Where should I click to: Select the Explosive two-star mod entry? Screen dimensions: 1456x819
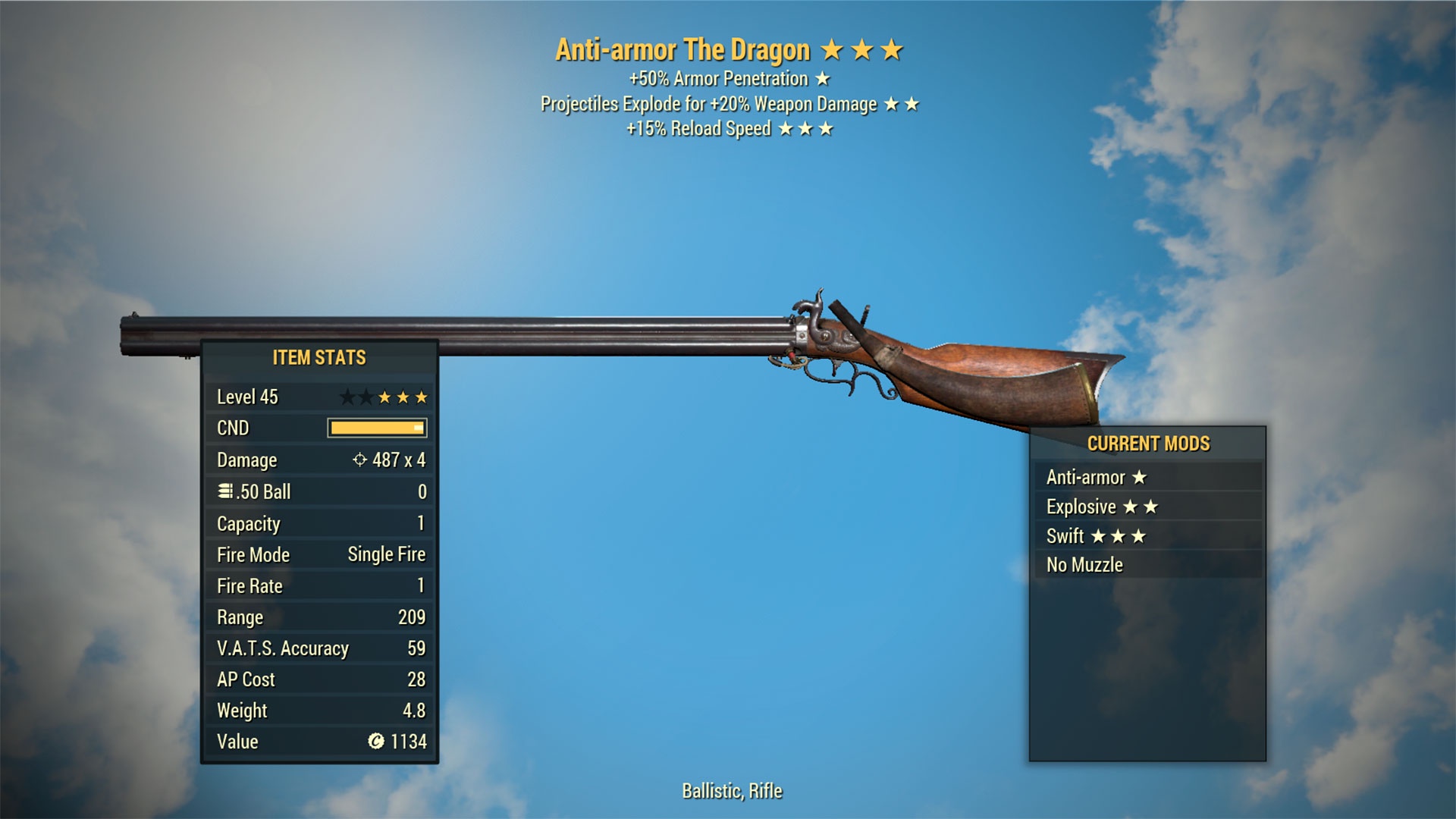pos(1147,507)
